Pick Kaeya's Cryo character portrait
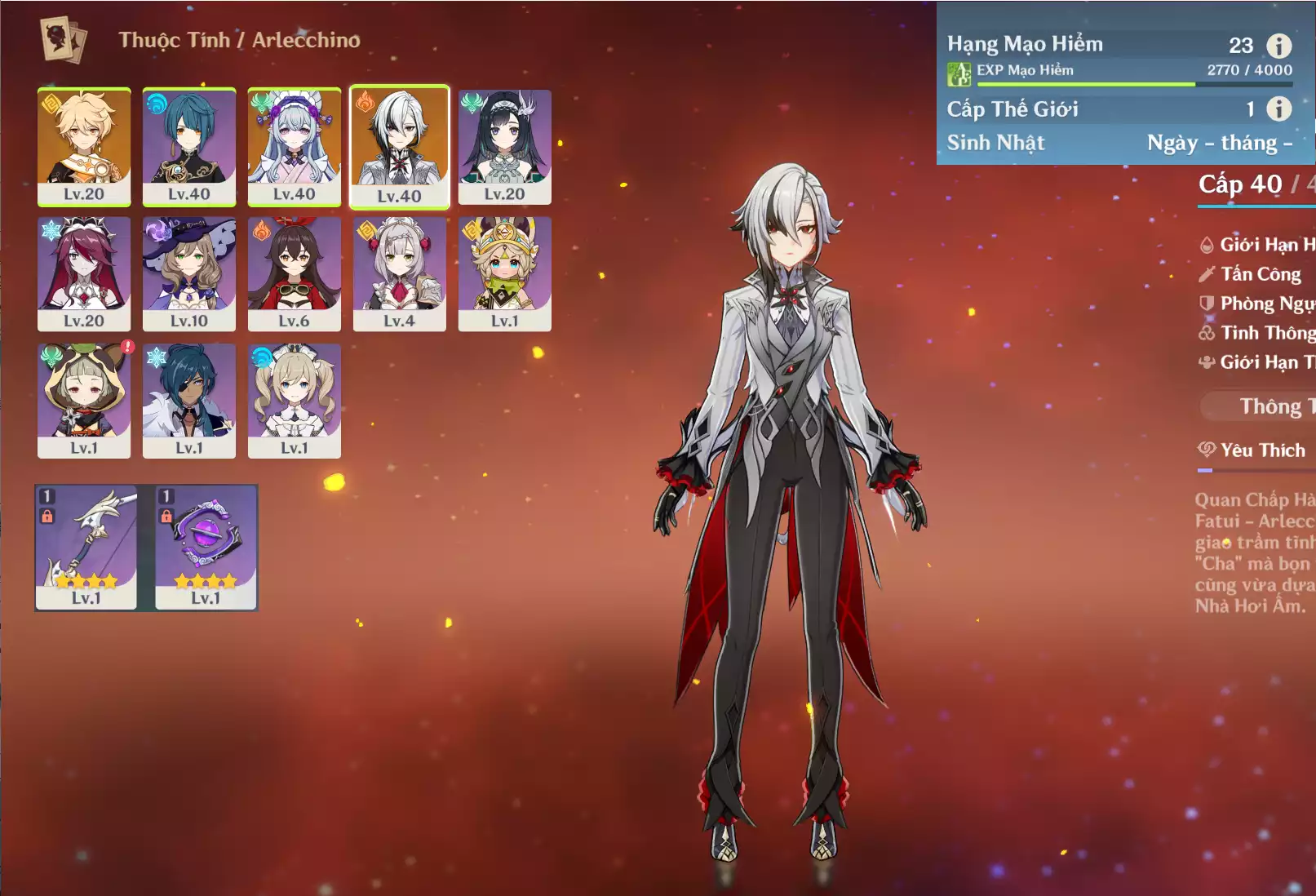The width and height of the screenshot is (1316, 896). 189,400
